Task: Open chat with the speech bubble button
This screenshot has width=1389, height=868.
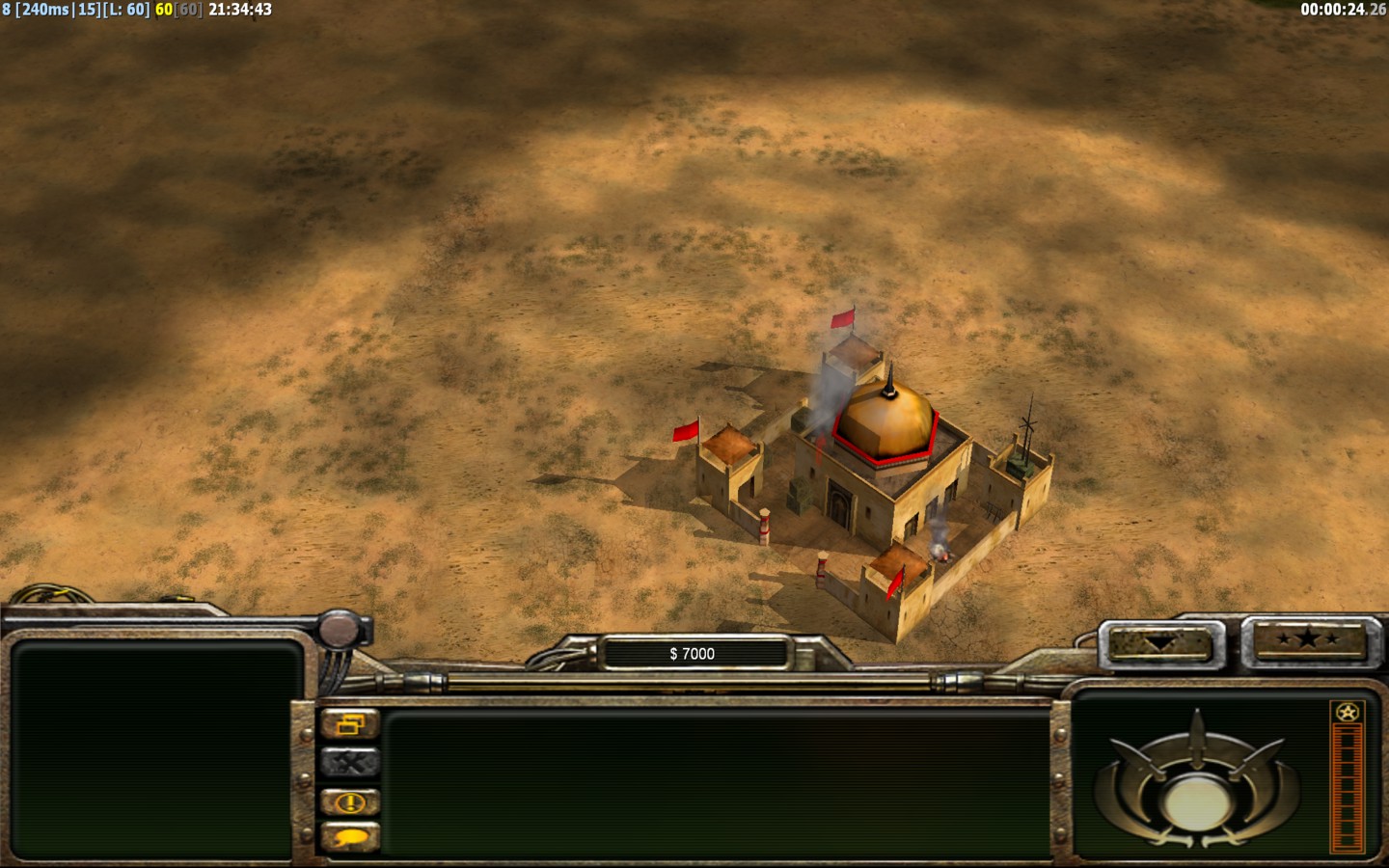Action: pos(350,837)
